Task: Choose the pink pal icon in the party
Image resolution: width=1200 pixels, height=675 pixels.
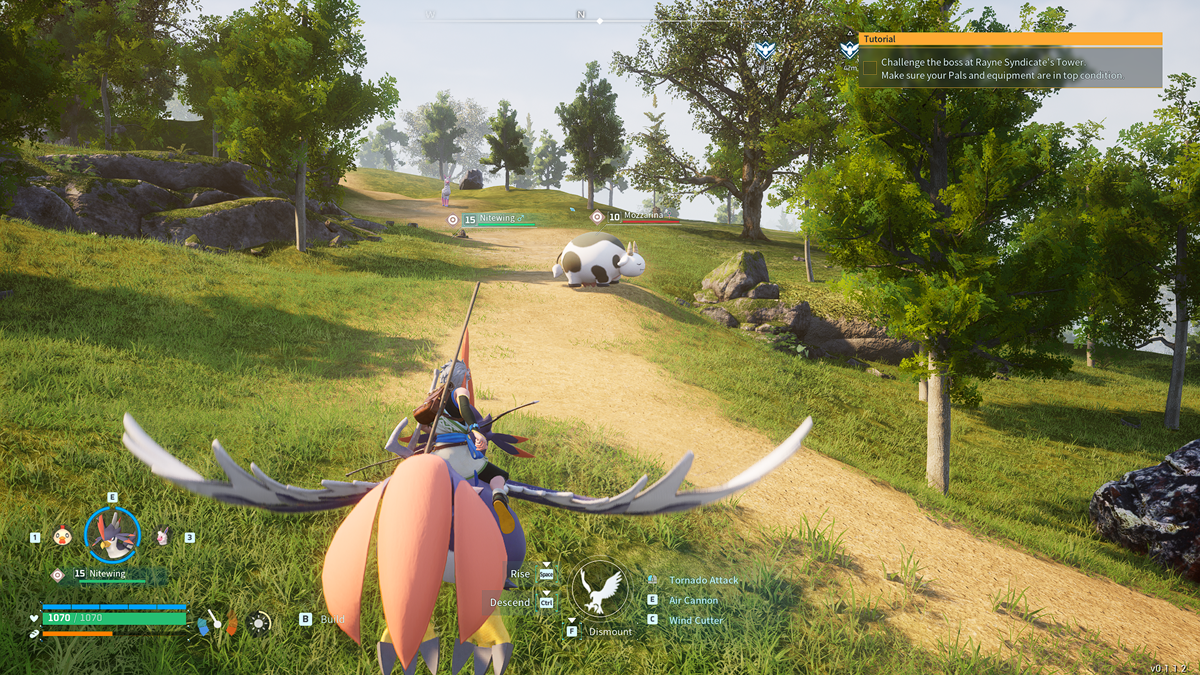Action: [162, 536]
